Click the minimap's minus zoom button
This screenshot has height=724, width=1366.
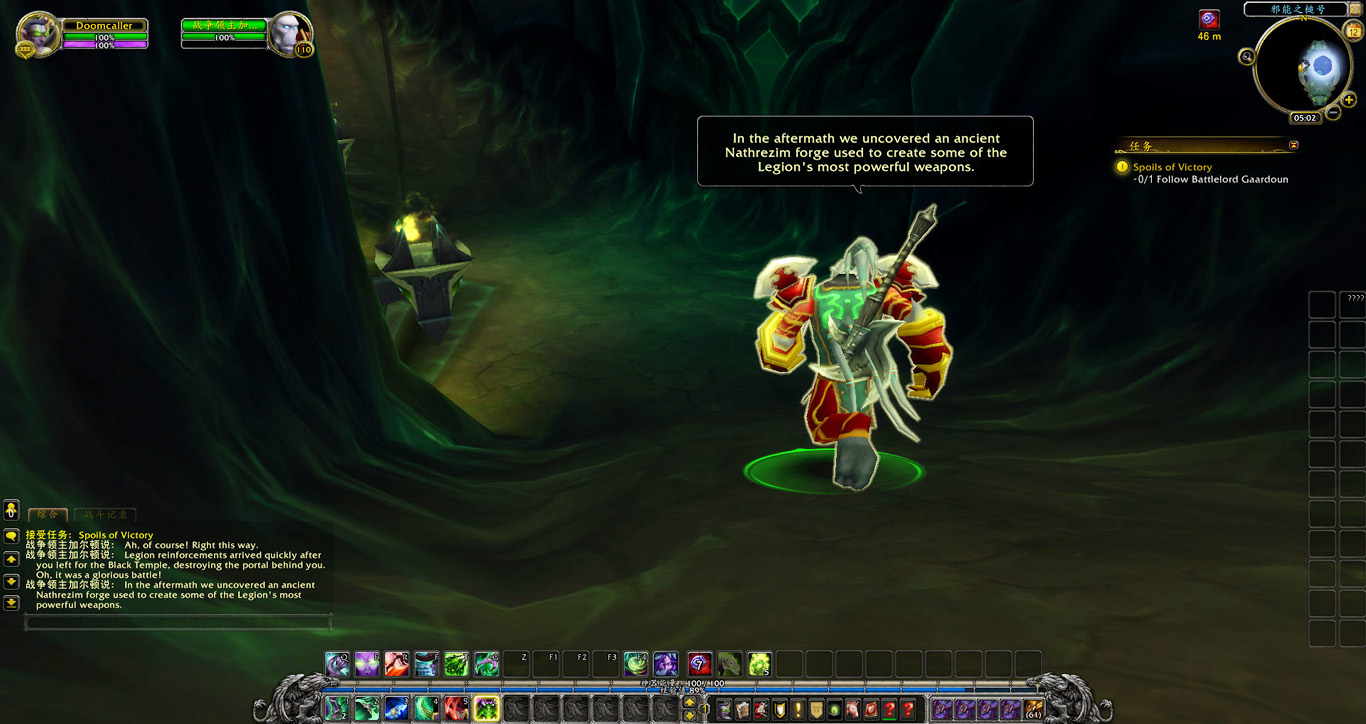pos(1334,113)
